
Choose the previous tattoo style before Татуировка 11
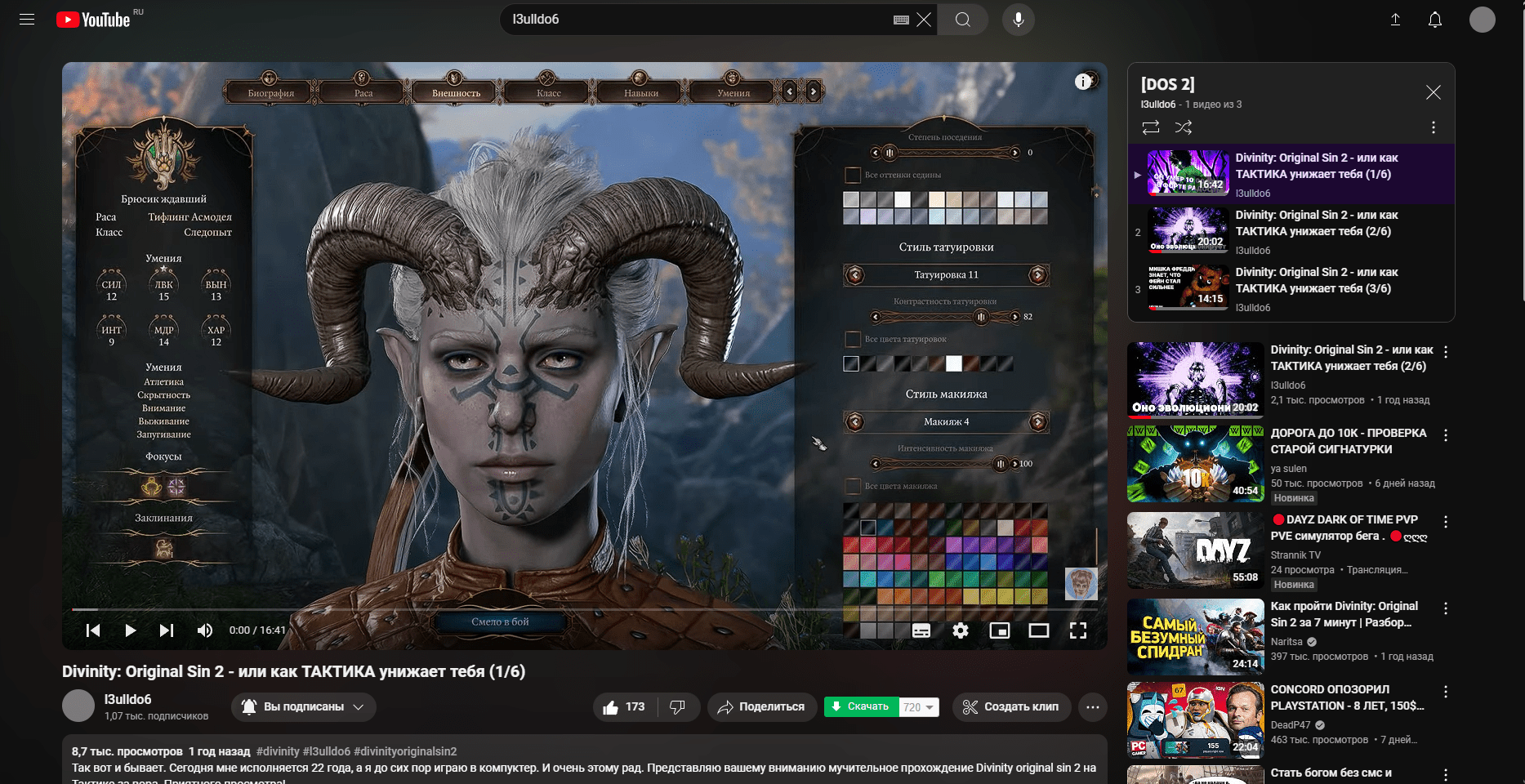pos(855,275)
